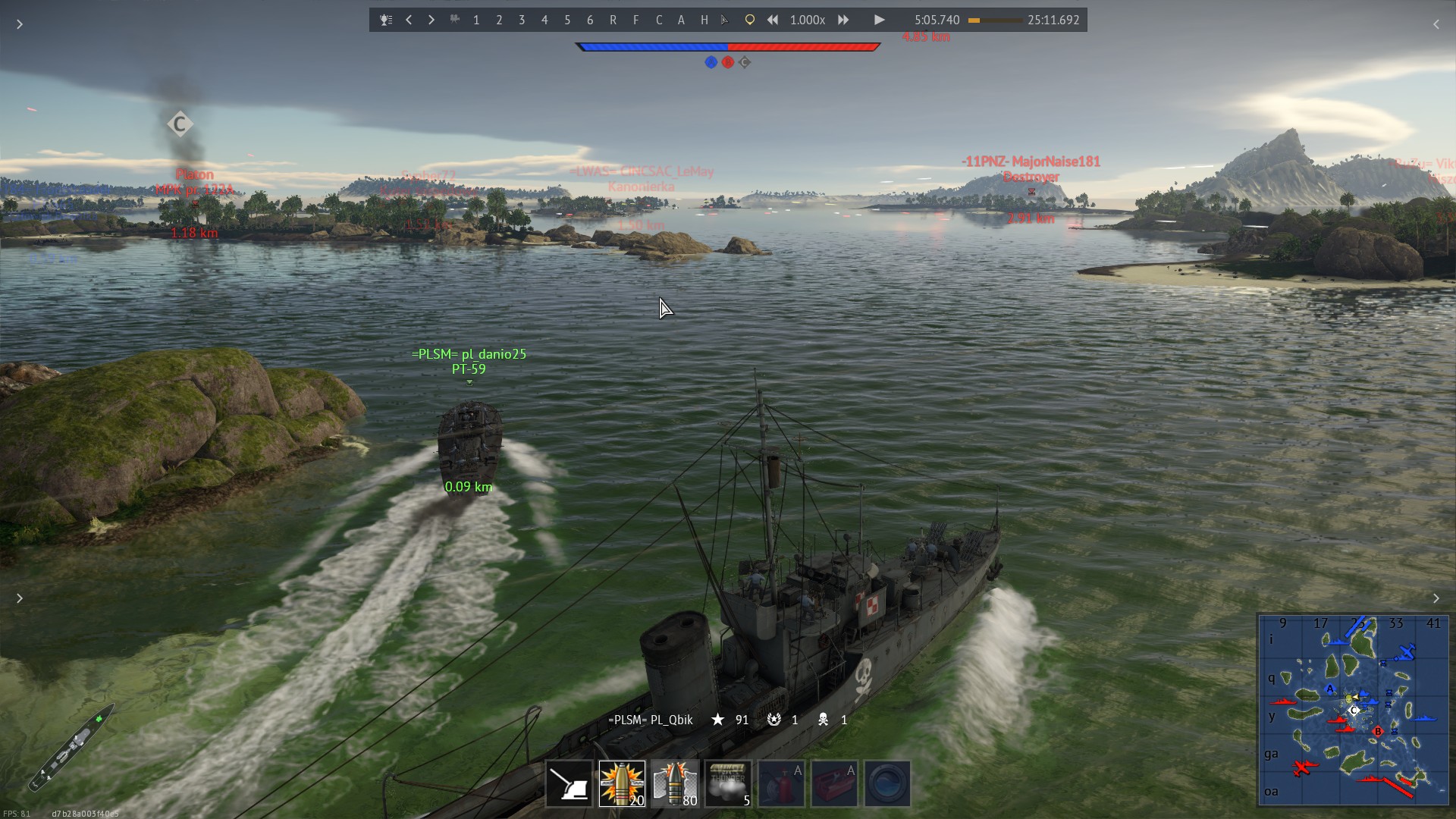Activate the fire extinguisher slot
1456x819 pixels.
pos(781,783)
